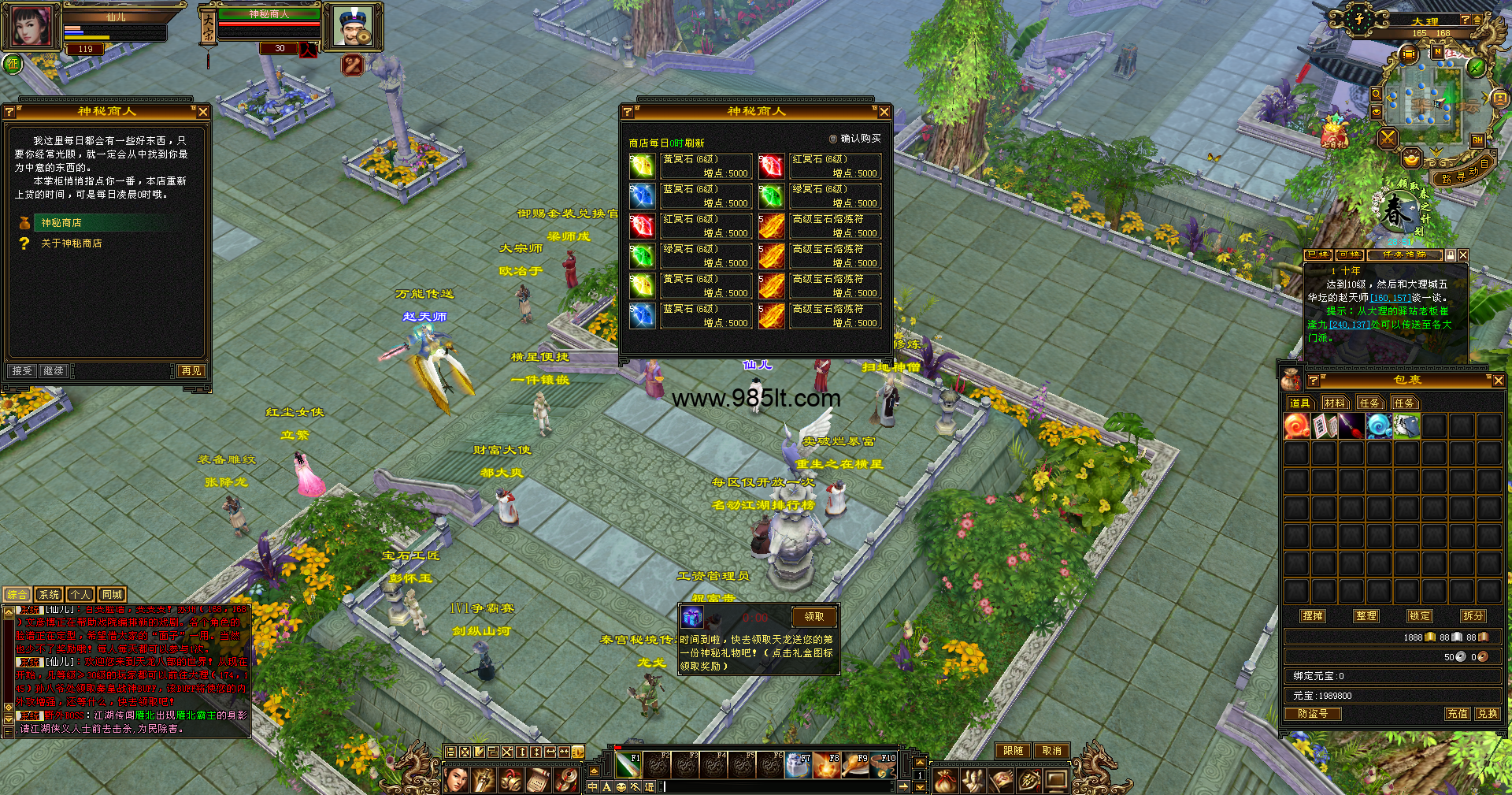
Task: Click the 跟随 follow button
Action: pos(1014,751)
